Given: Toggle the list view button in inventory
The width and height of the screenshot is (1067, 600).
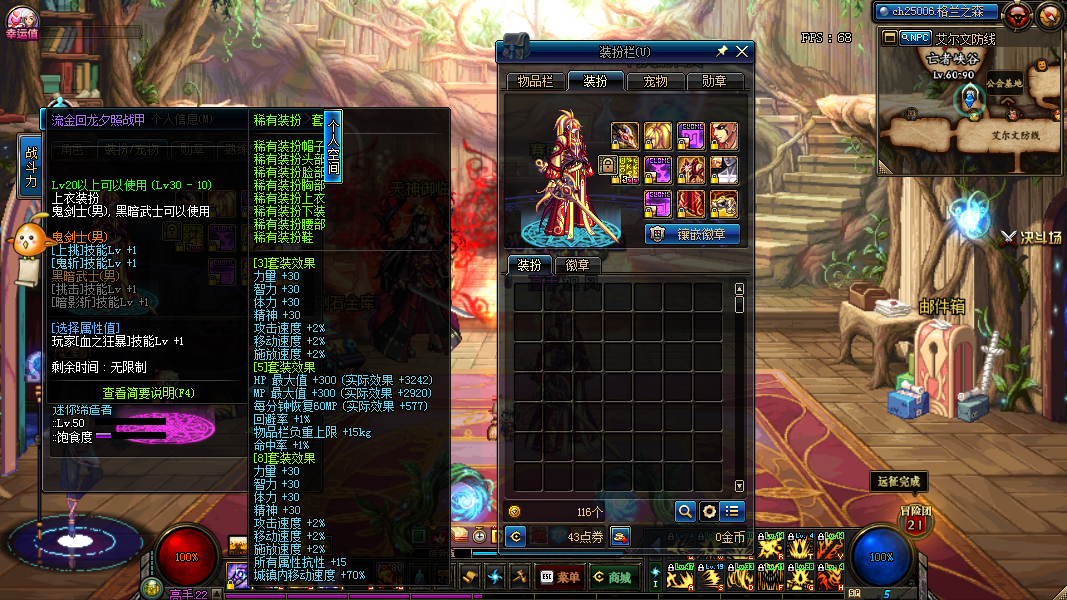Looking at the screenshot, I should pos(733,511).
